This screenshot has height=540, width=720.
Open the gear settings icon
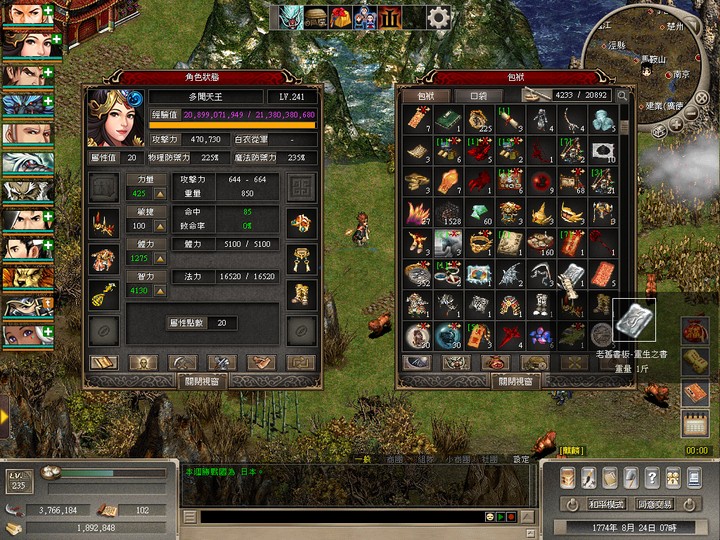[x=438, y=17]
